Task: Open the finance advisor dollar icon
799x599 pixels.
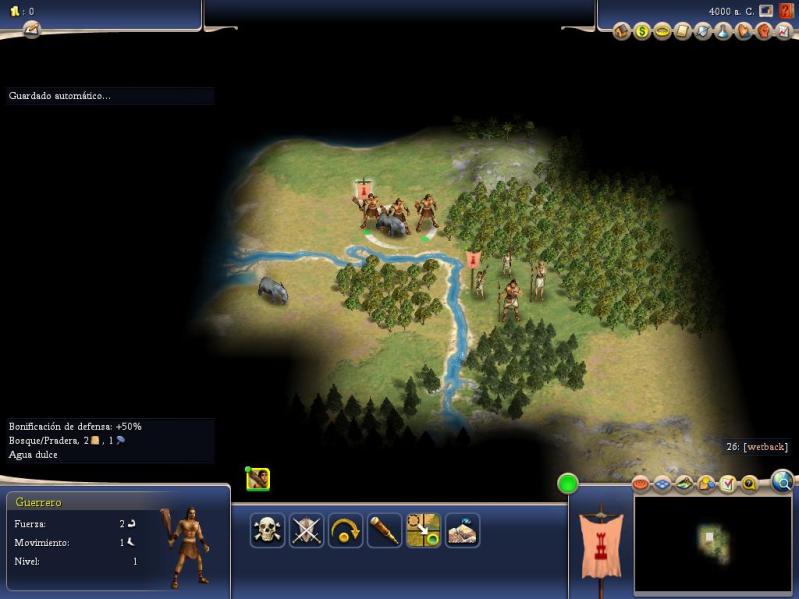Action: point(641,32)
